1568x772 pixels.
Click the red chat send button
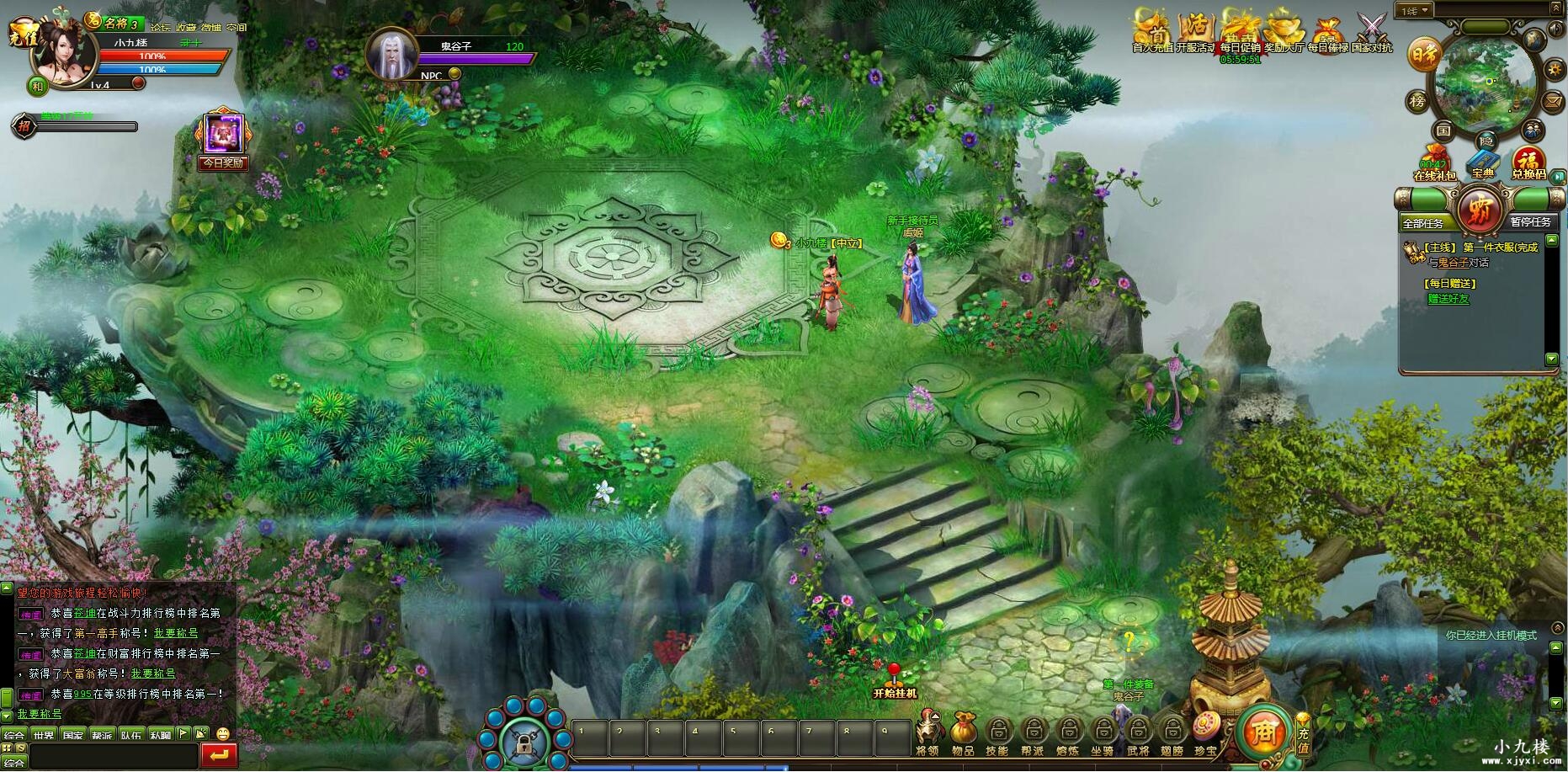click(219, 755)
